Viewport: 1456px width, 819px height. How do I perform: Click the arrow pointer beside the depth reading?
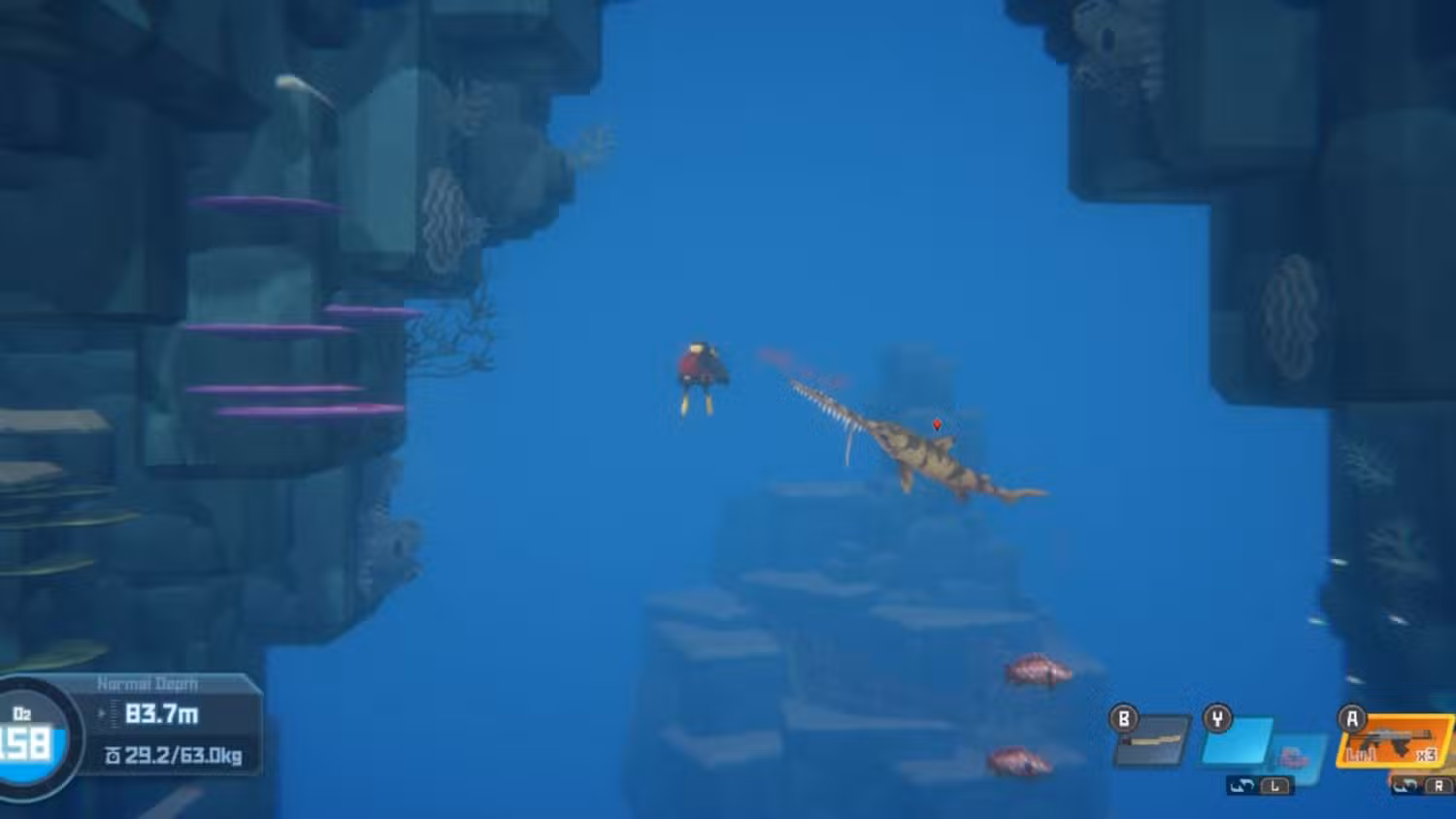coord(101,712)
